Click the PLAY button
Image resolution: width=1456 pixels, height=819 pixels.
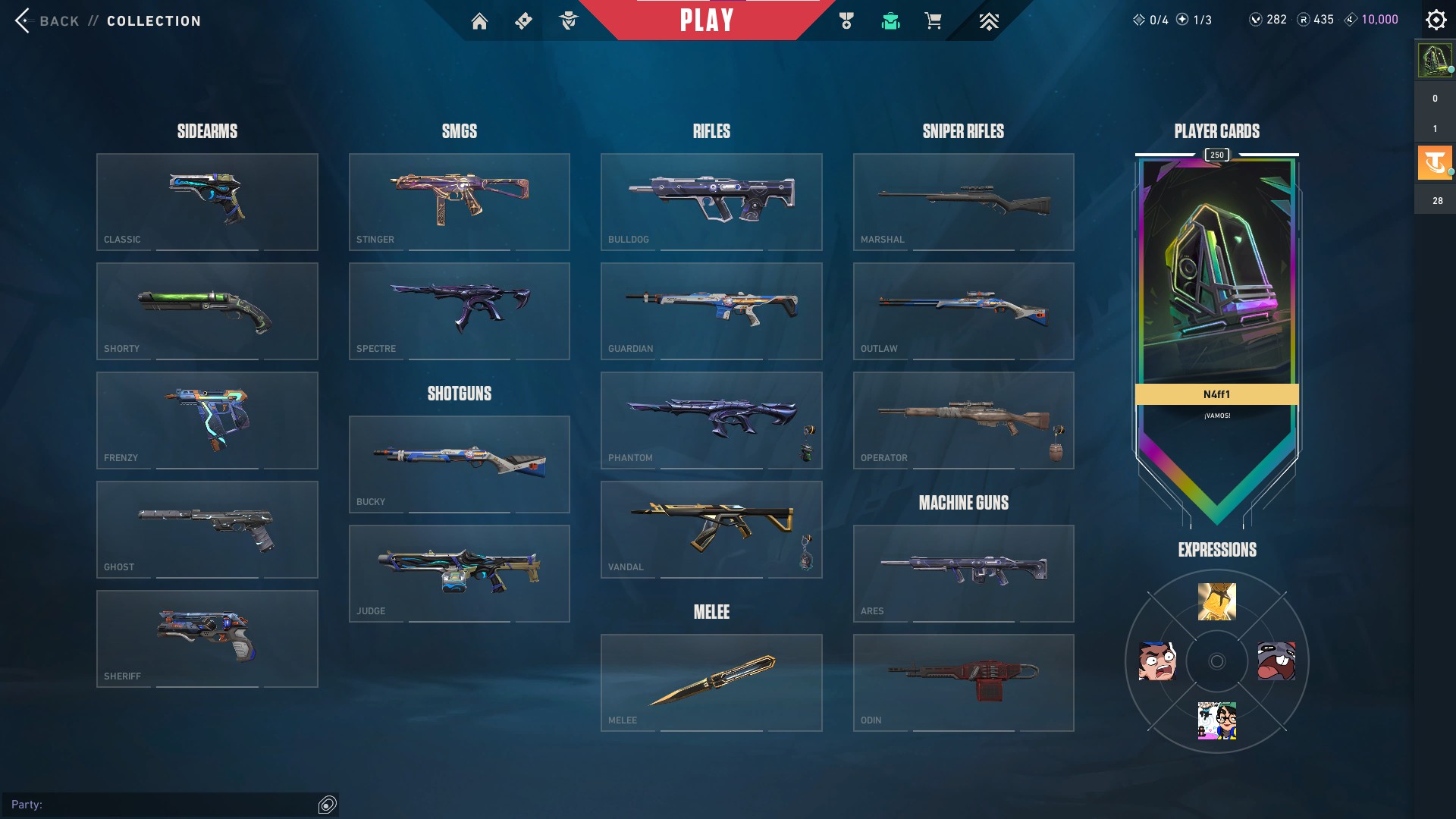point(707,20)
